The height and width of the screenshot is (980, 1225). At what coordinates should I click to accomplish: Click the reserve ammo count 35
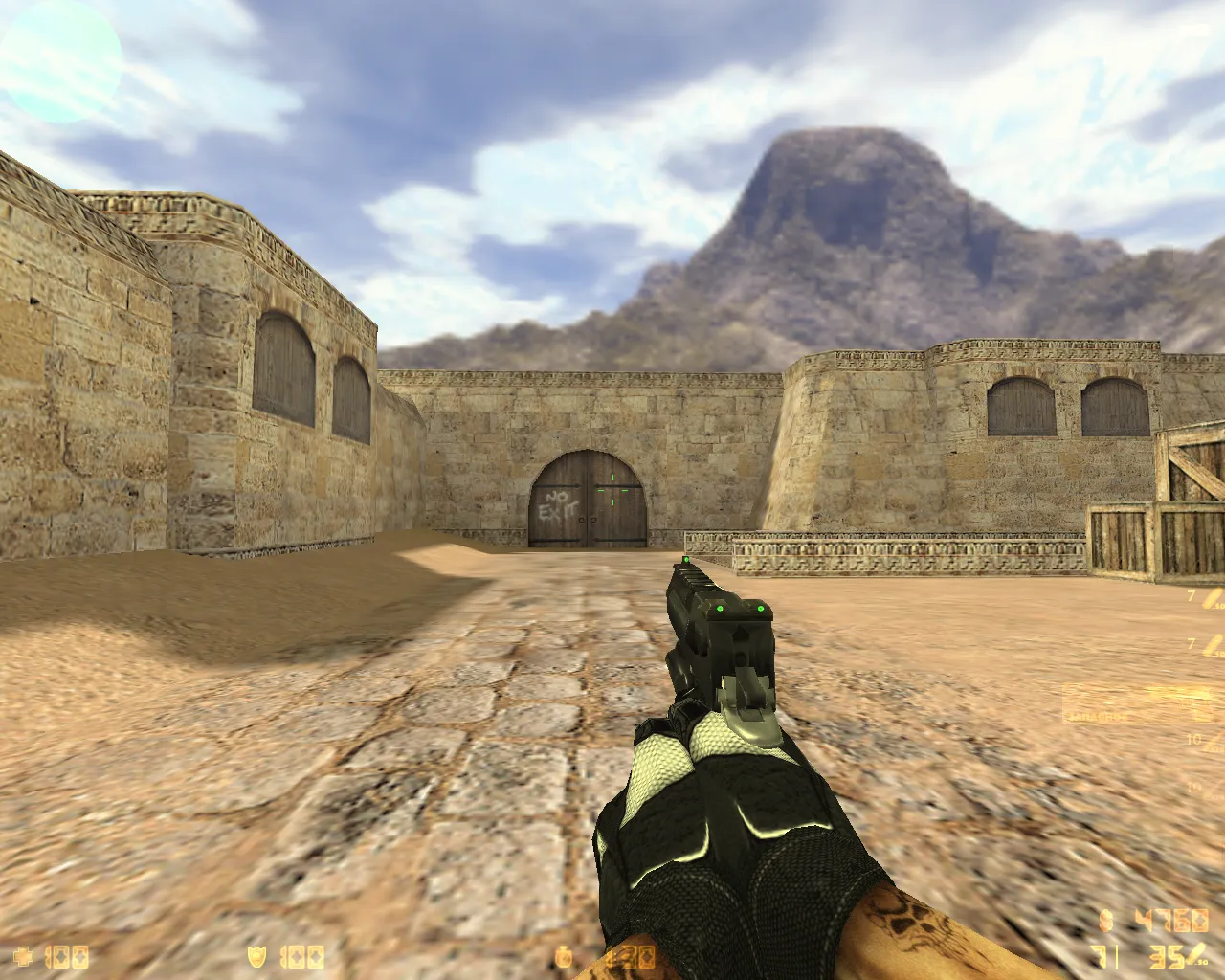[1169, 956]
